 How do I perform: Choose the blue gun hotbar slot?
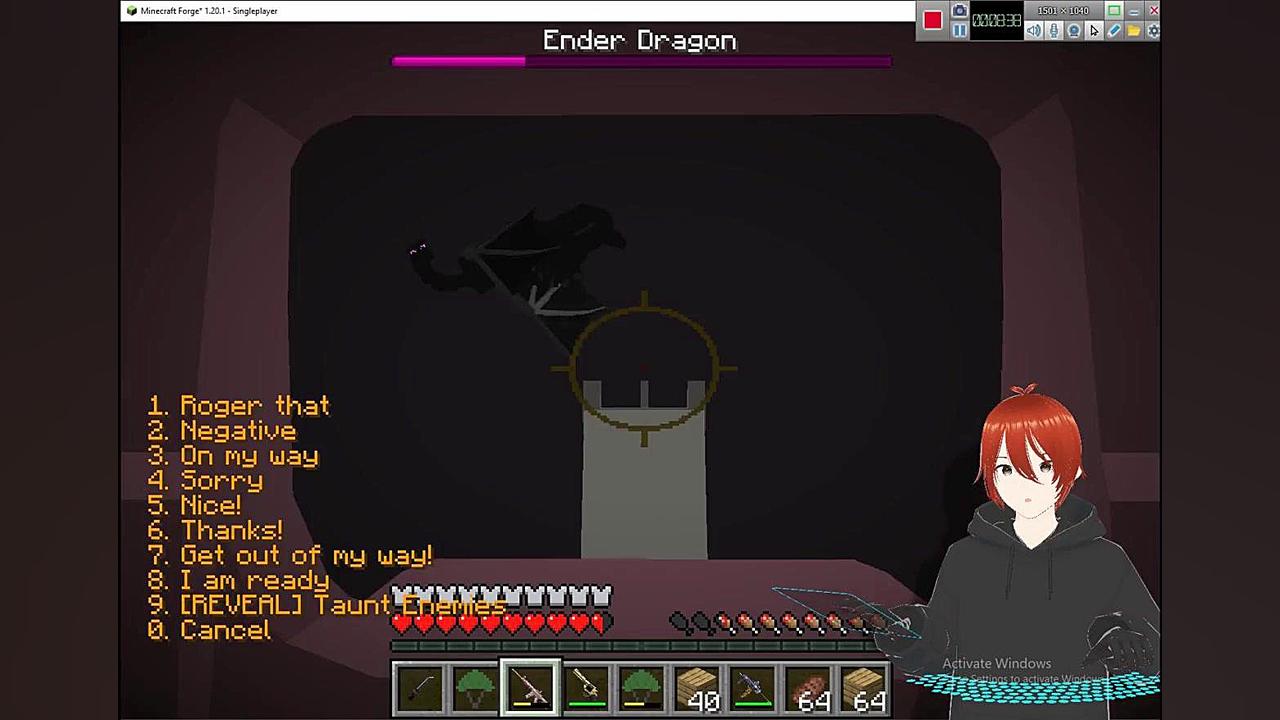(752, 689)
